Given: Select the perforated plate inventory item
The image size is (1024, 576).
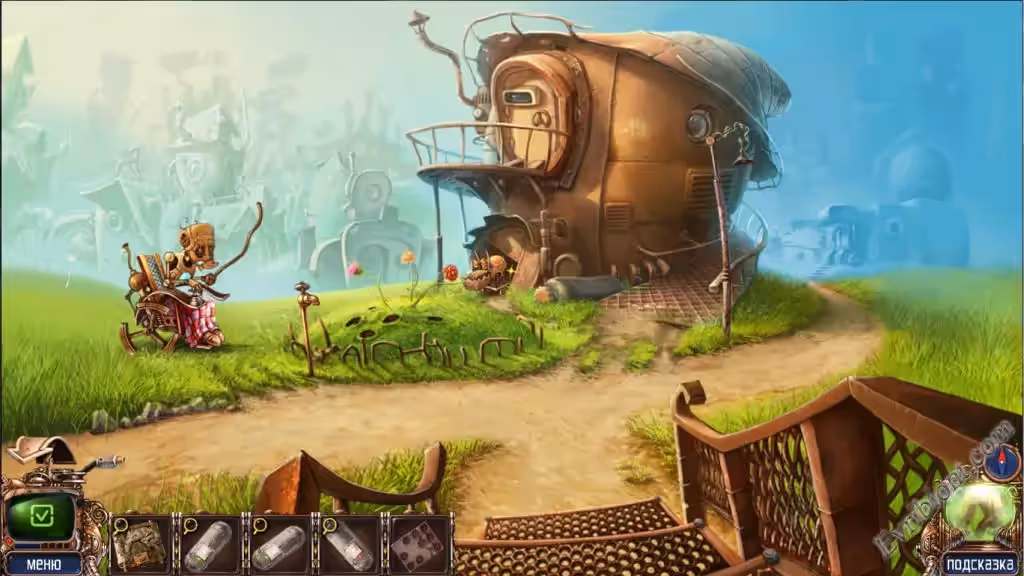Looking at the screenshot, I should pos(418,545).
